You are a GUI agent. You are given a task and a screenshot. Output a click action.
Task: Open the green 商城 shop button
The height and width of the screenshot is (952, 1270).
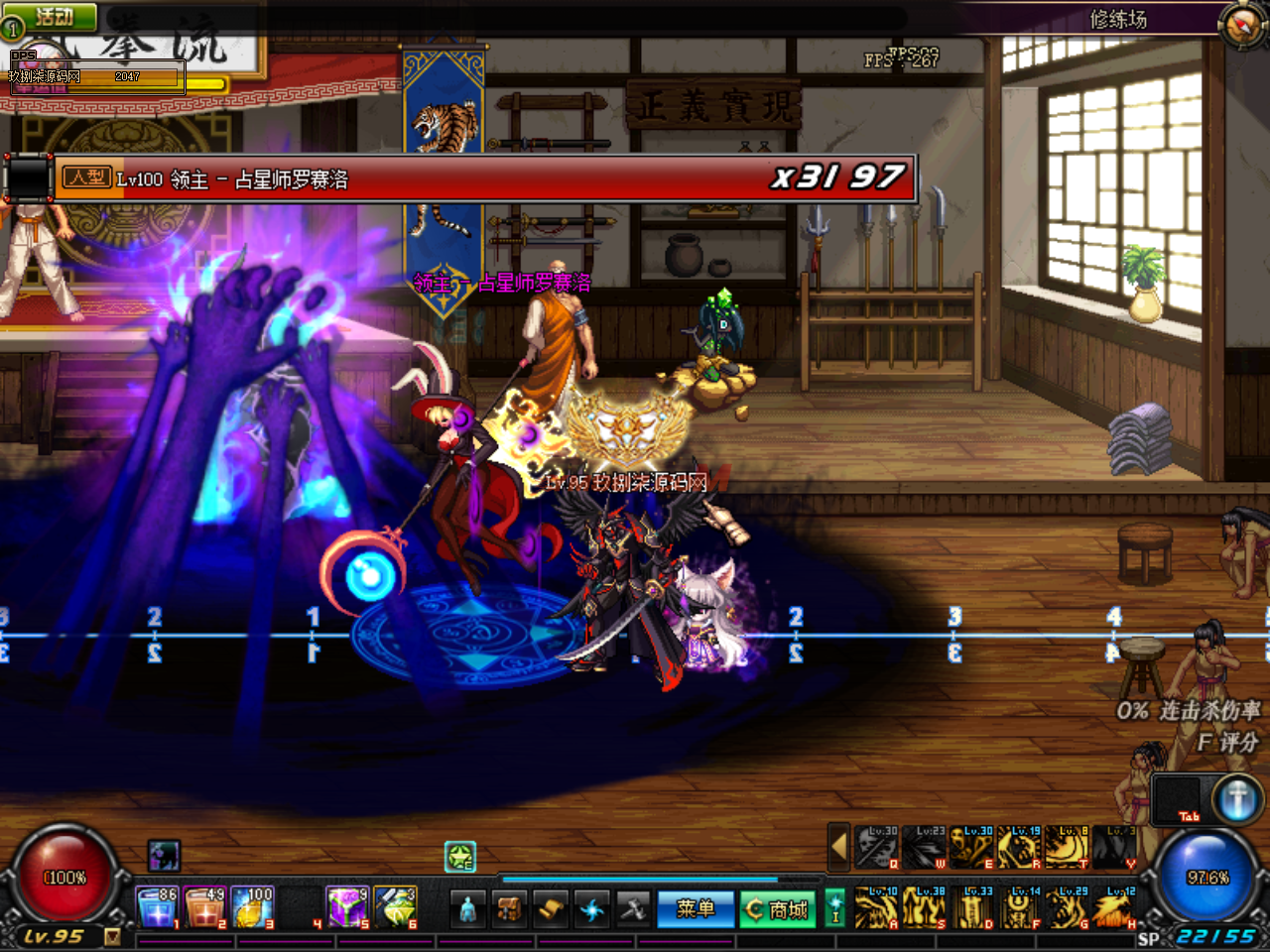tap(778, 908)
